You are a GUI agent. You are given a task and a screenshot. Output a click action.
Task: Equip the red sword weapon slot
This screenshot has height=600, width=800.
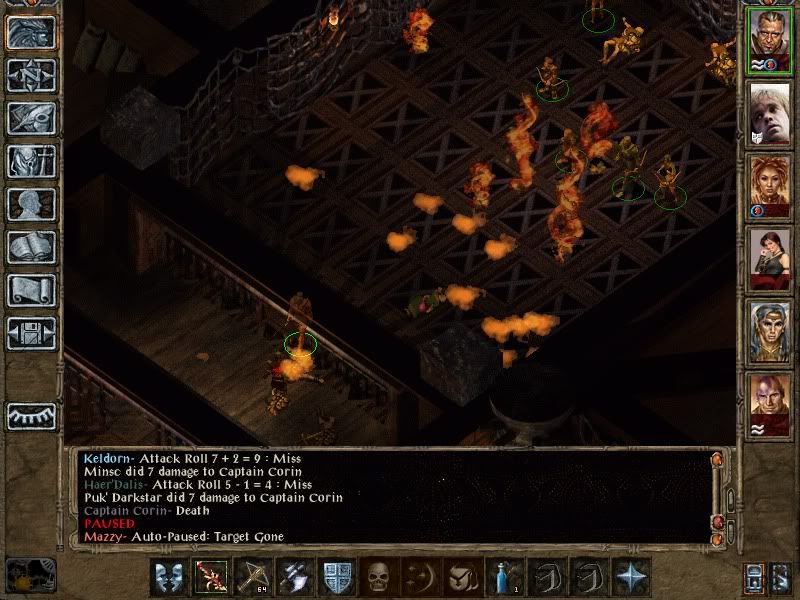(212, 578)
